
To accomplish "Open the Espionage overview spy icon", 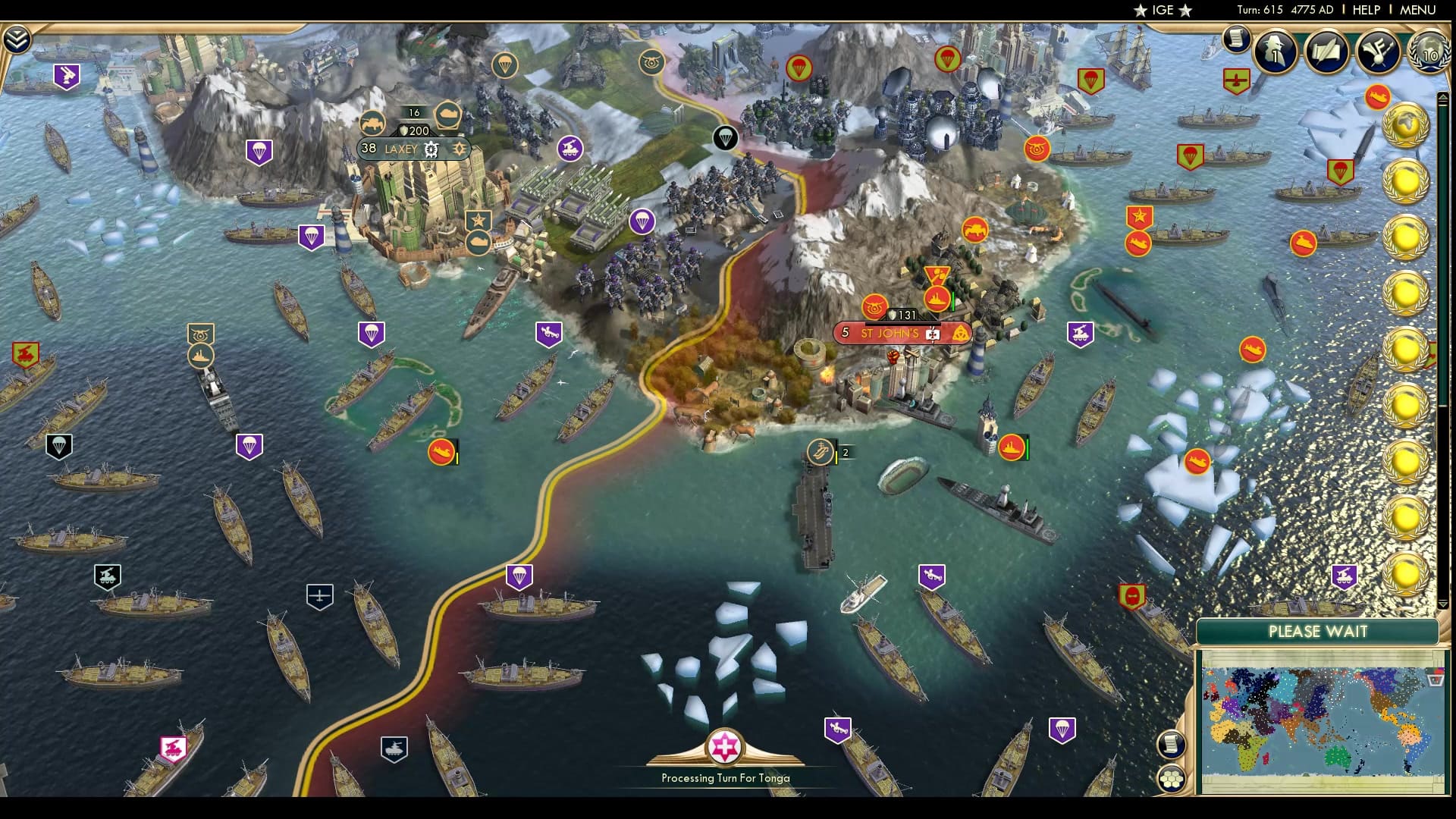I will pos(1275,53).
